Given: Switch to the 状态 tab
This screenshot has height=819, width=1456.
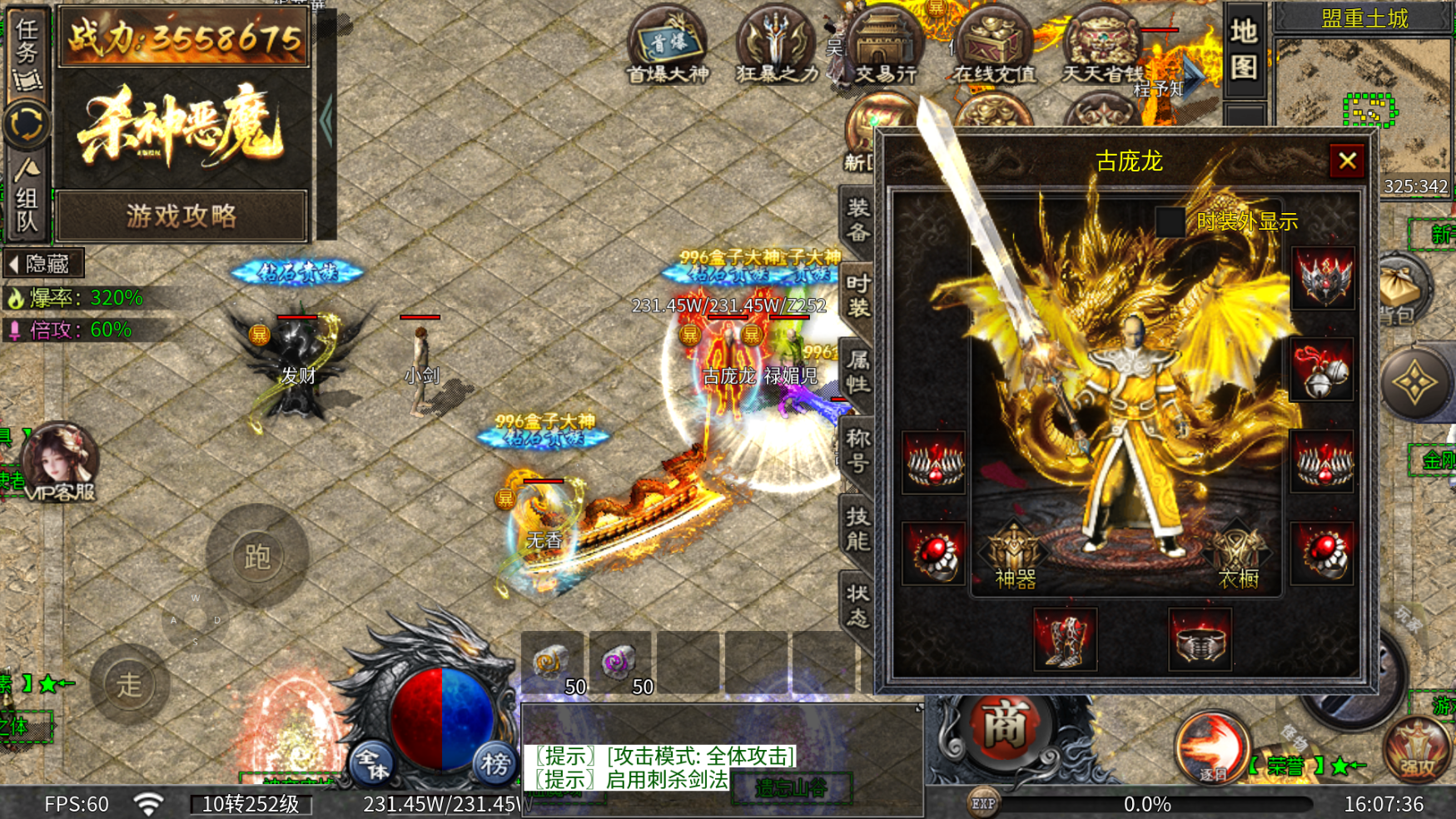Looking at the screenshot, I should tap(858, 604).
